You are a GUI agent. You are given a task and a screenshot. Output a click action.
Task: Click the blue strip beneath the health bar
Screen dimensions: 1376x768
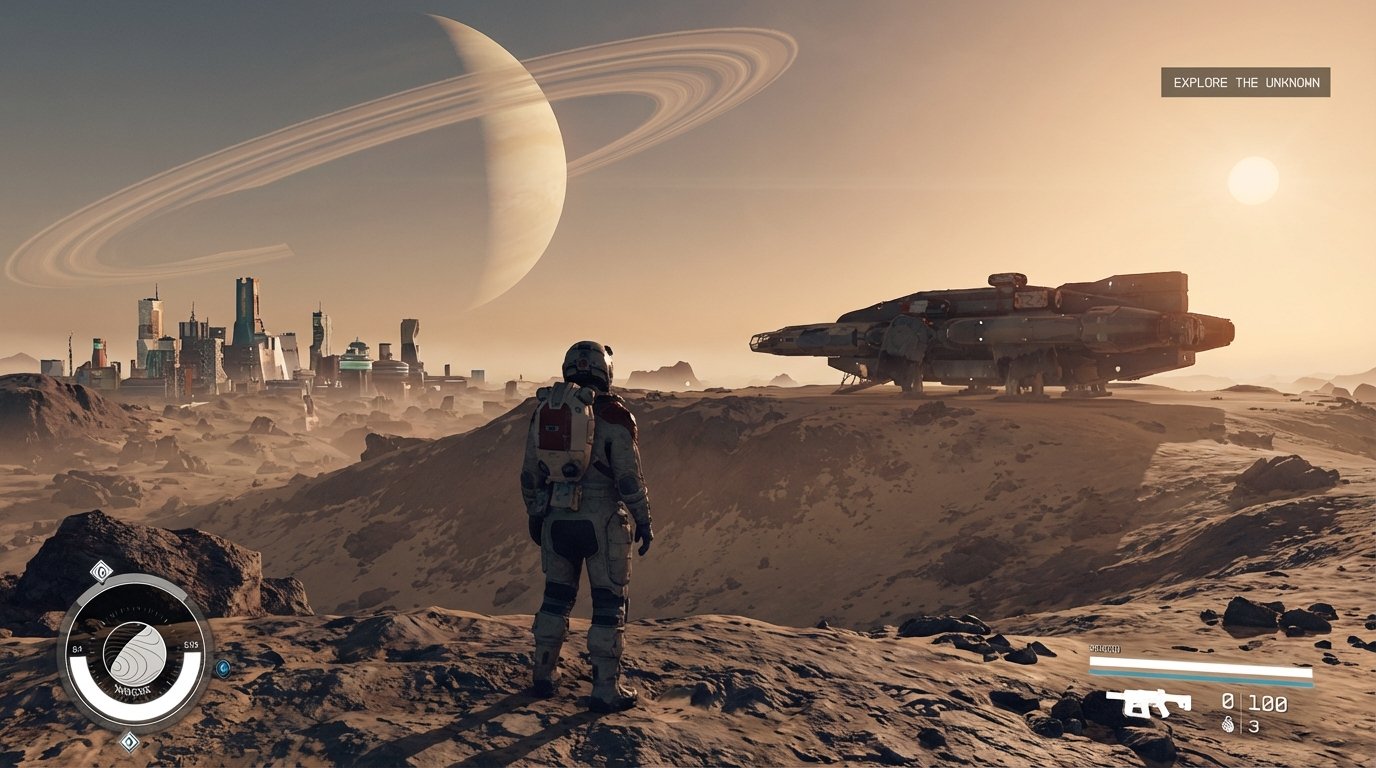1200,677
